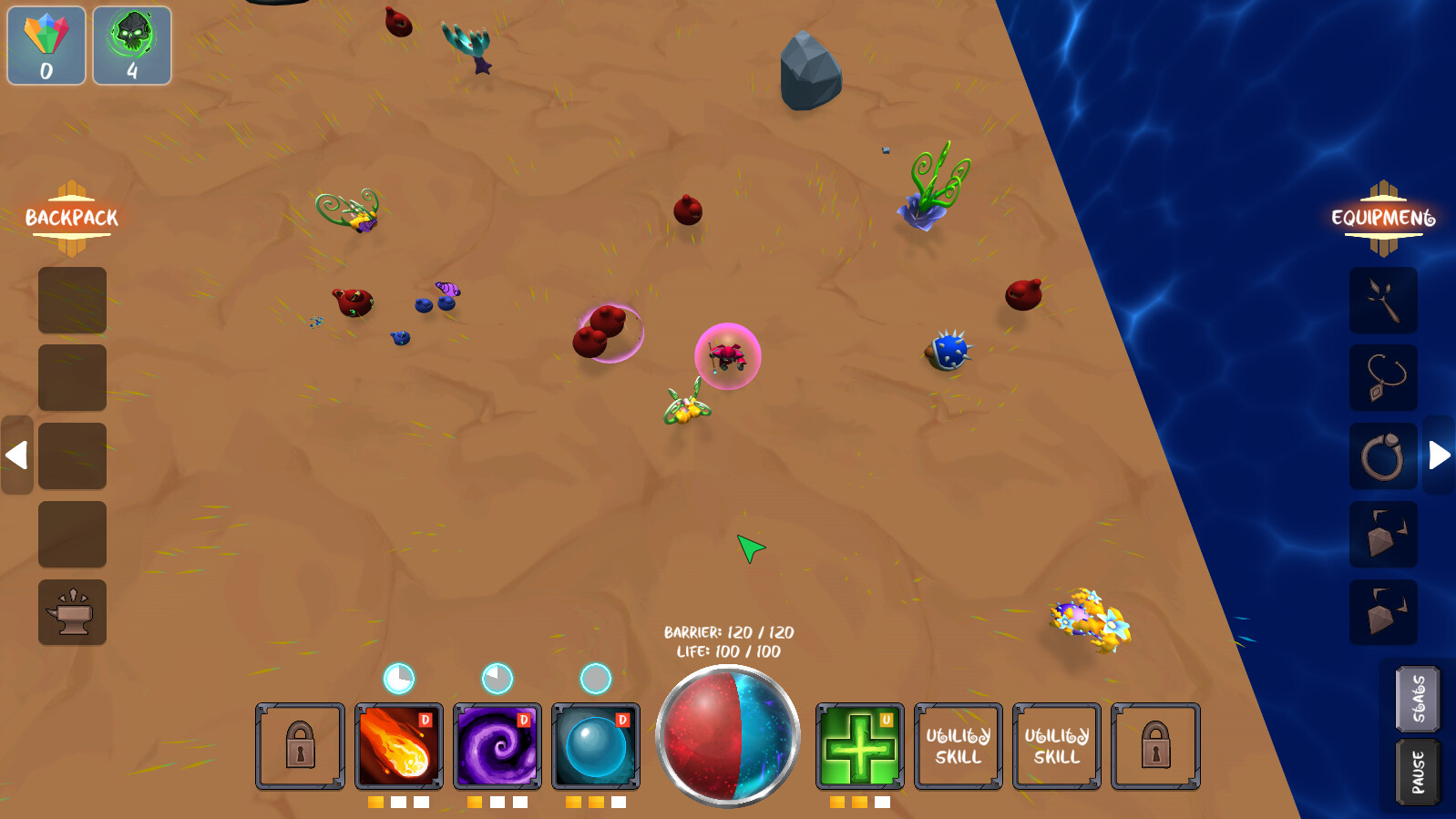Expand the Equipment panel with right arrow
Image resolution: width=1456 pixels, height=819 pixels.
tap(1440, 454)
